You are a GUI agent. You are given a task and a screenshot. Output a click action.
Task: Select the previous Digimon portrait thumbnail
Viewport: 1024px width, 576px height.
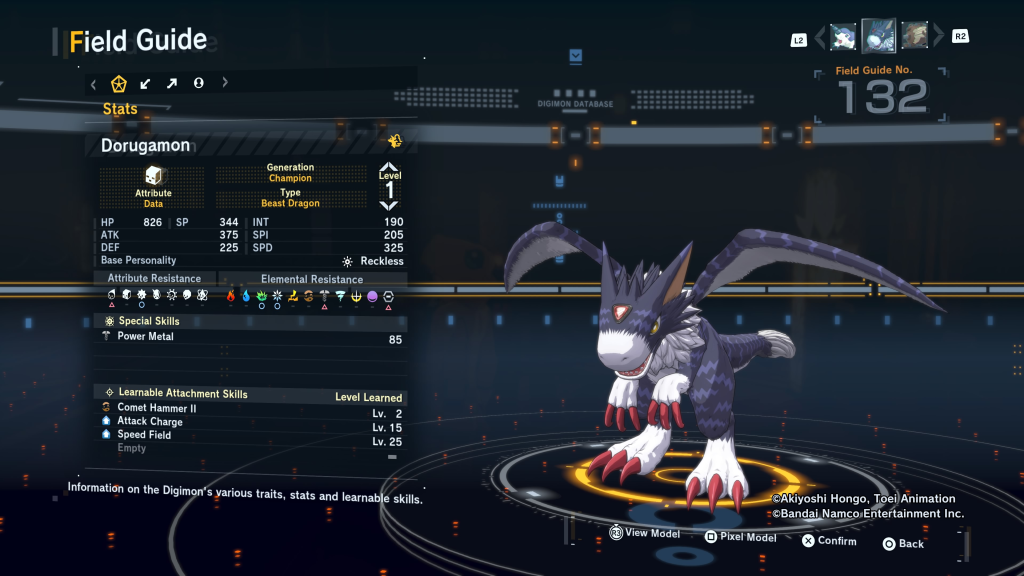[x=843, y=37]
